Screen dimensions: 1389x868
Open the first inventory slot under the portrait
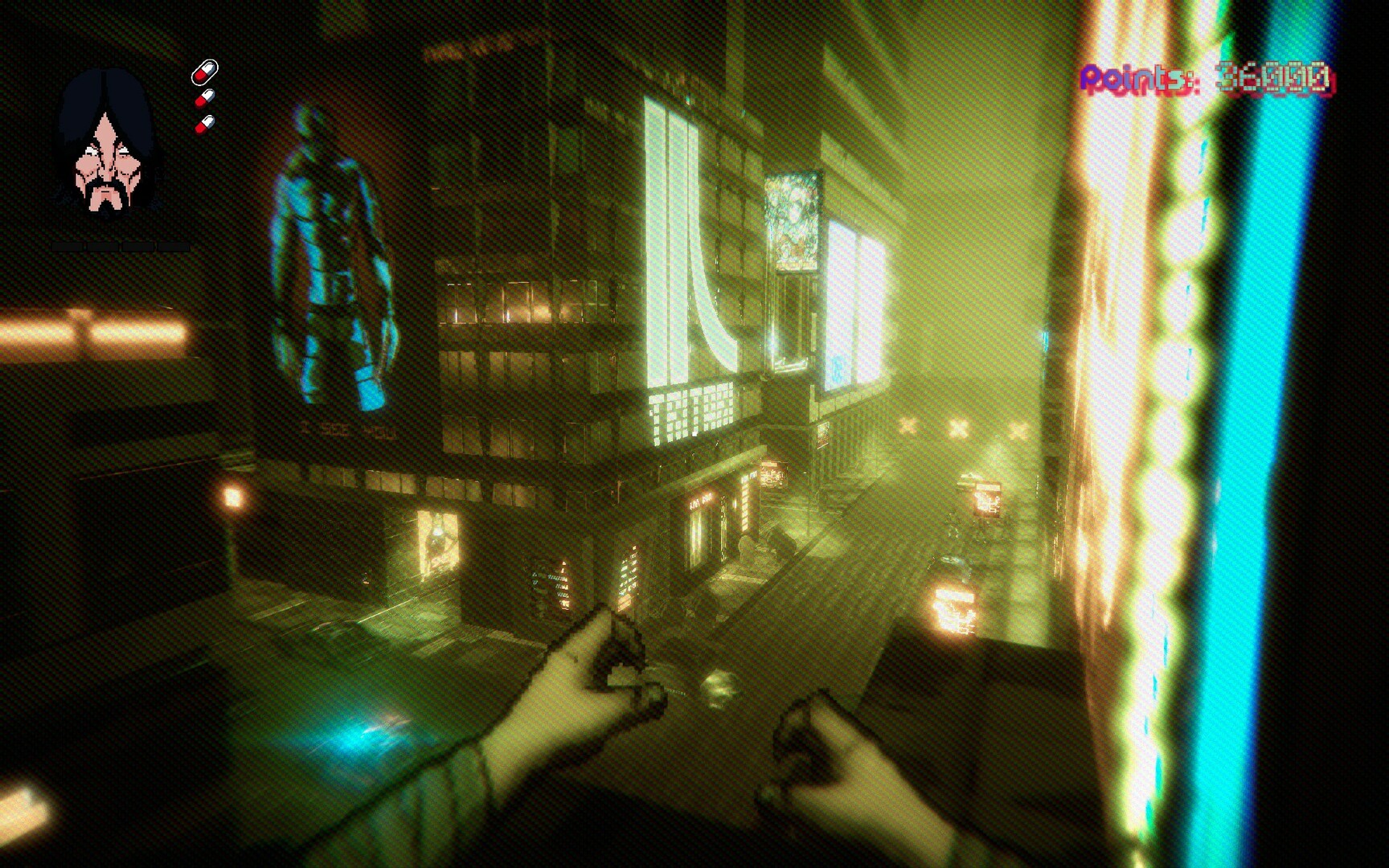68,247
